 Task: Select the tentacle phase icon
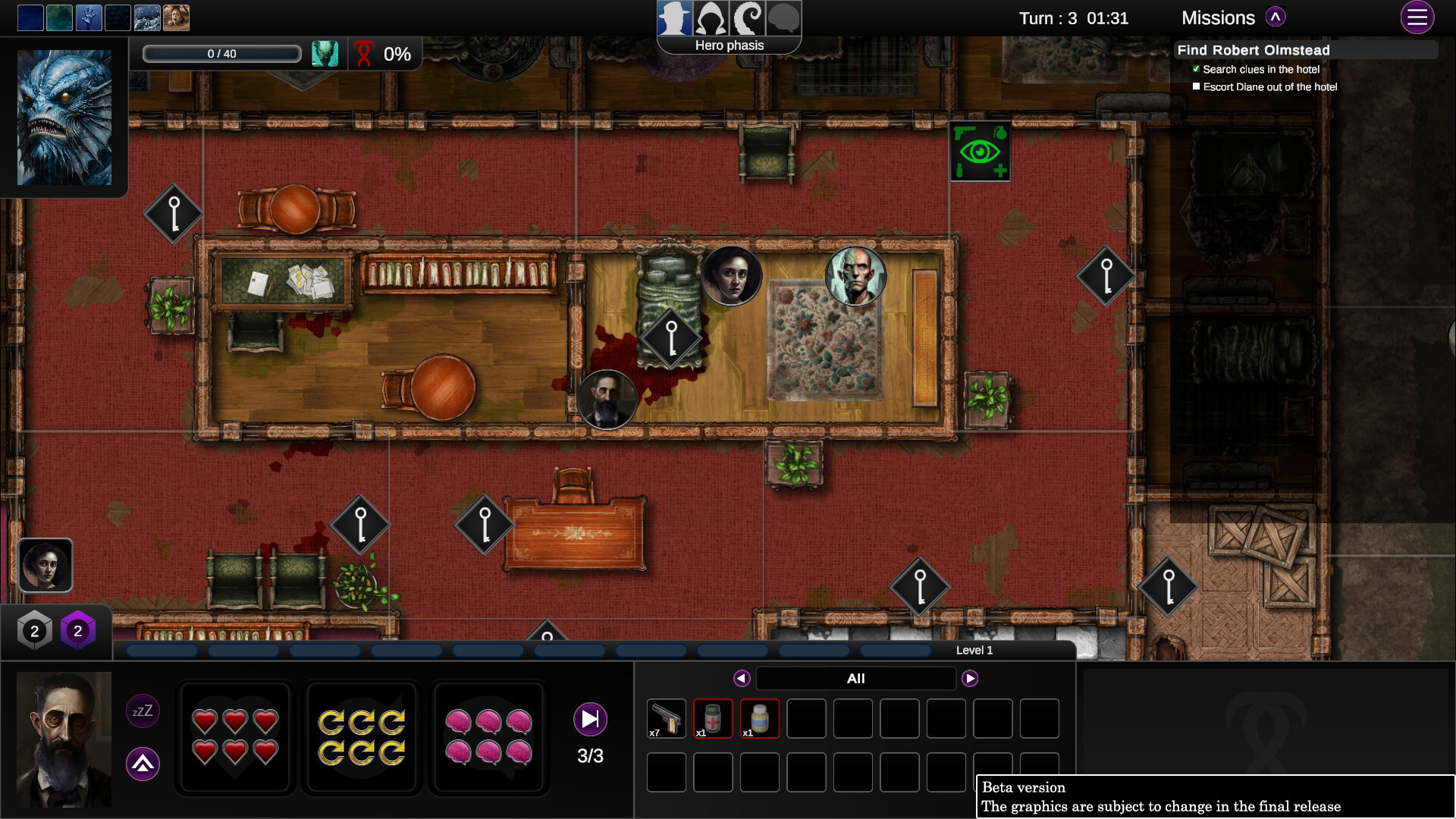tap(748, 17)
